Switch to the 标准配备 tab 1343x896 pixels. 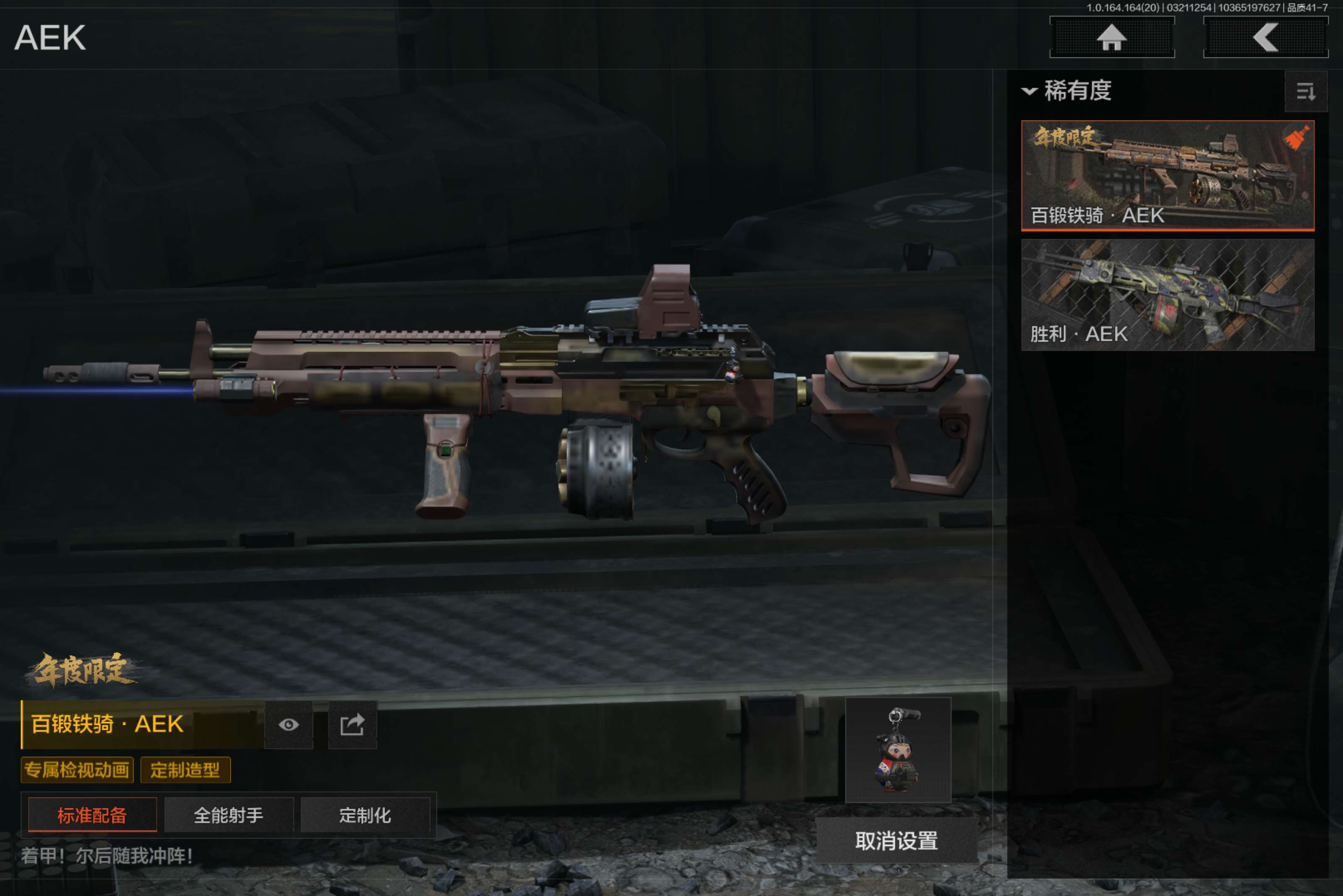pos(92,815)
